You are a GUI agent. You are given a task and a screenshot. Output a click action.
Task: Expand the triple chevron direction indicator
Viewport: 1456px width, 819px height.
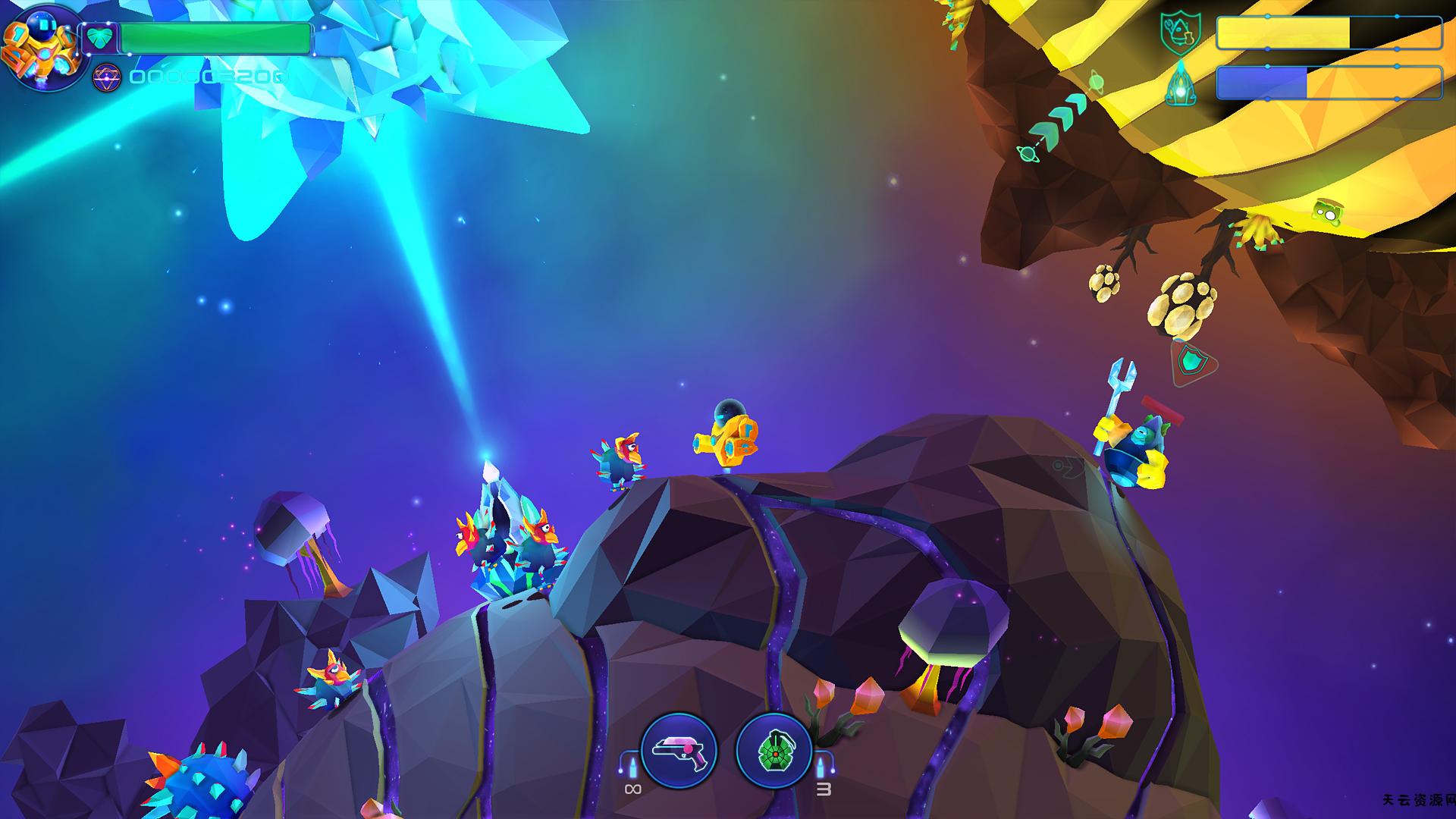tap(1062, 118)
